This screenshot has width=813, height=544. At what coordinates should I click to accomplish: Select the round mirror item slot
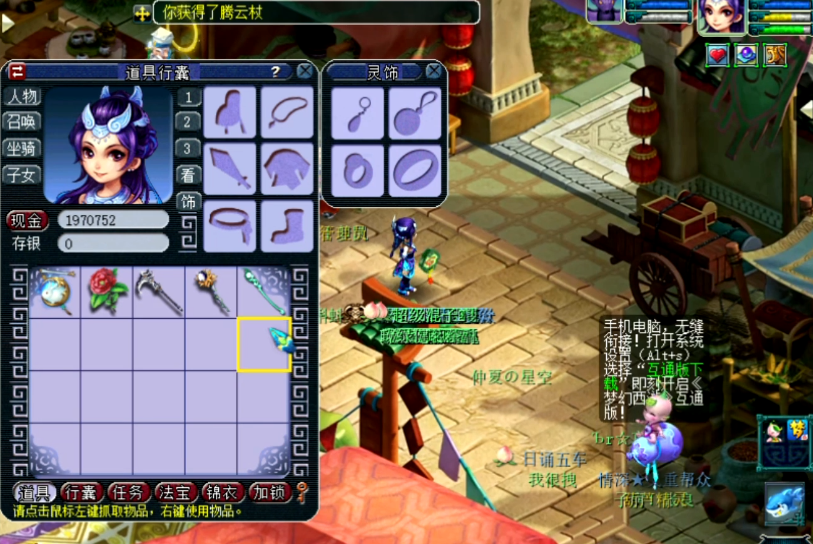55,291
